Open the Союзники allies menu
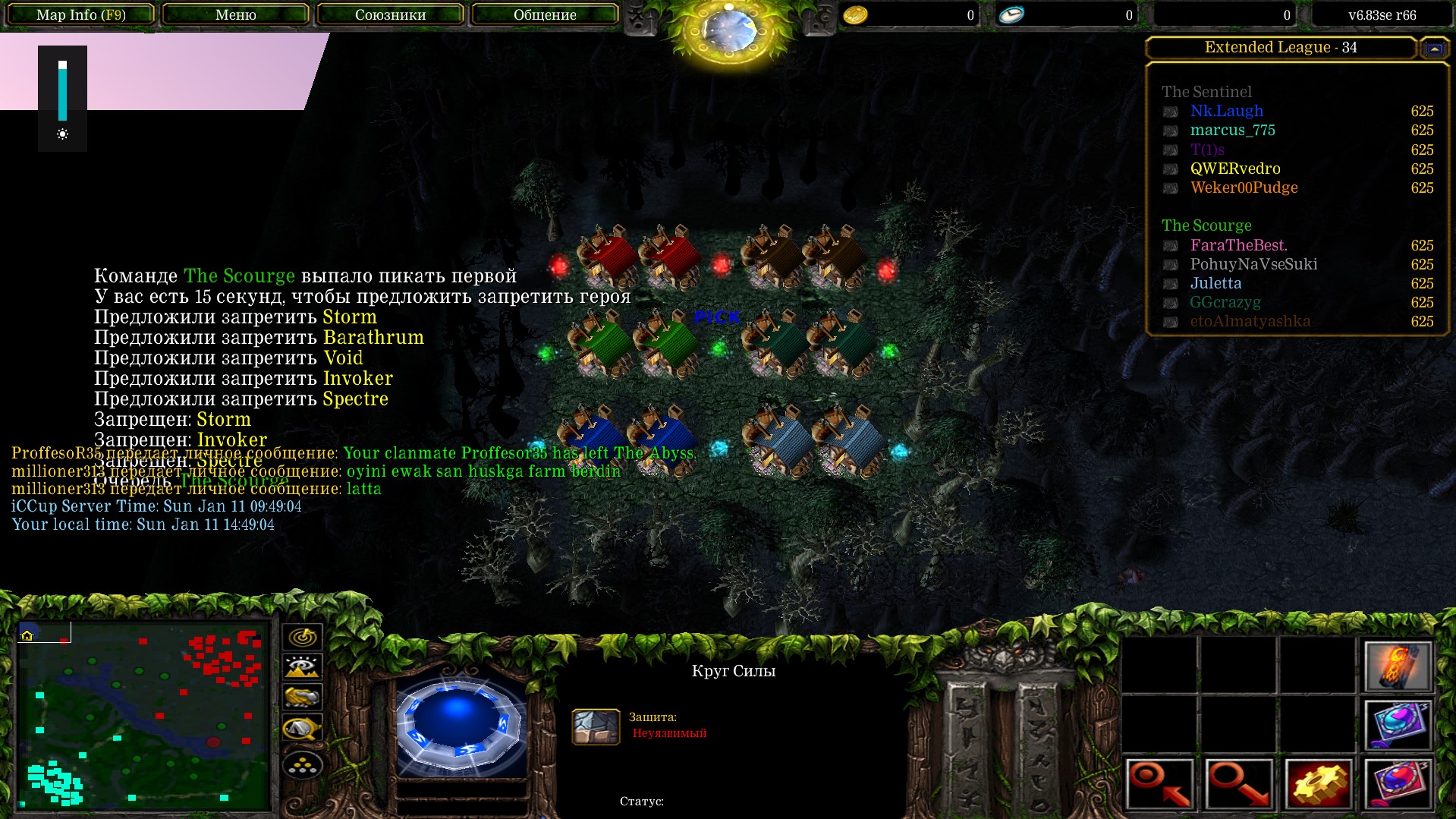 pos(390,14)
